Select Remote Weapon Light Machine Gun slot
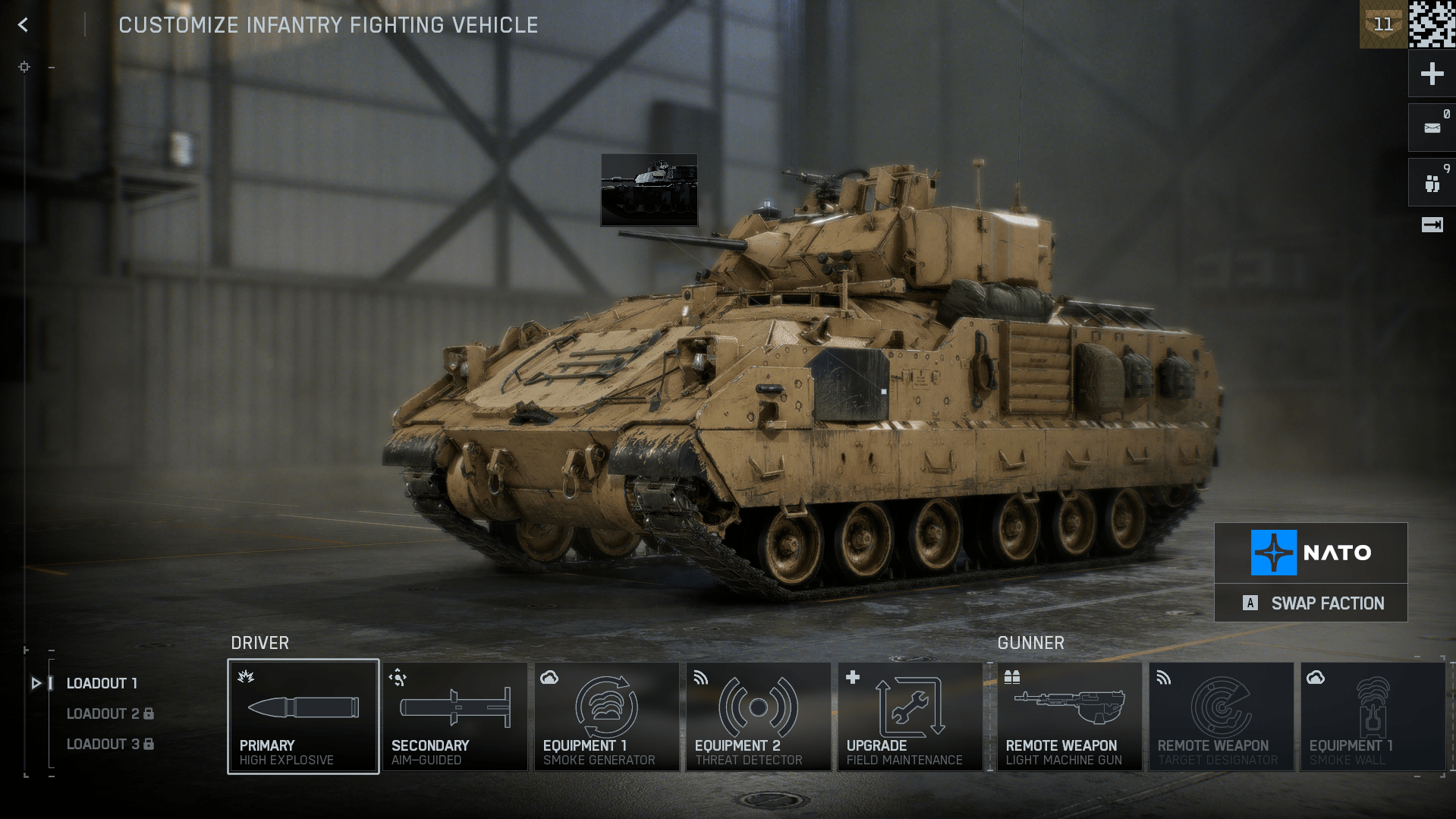Screen dimensions: 1456x819 [1069, 717]
